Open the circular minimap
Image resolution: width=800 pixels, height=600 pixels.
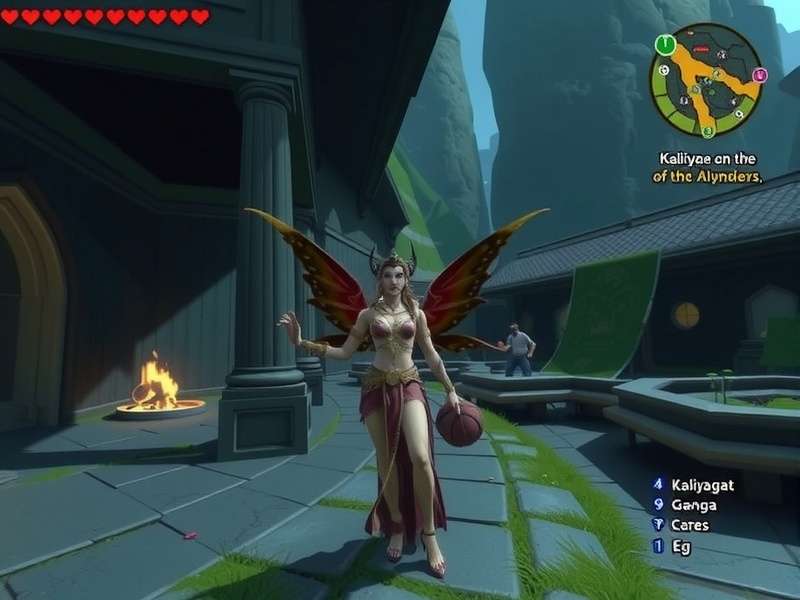pos(707,80)
